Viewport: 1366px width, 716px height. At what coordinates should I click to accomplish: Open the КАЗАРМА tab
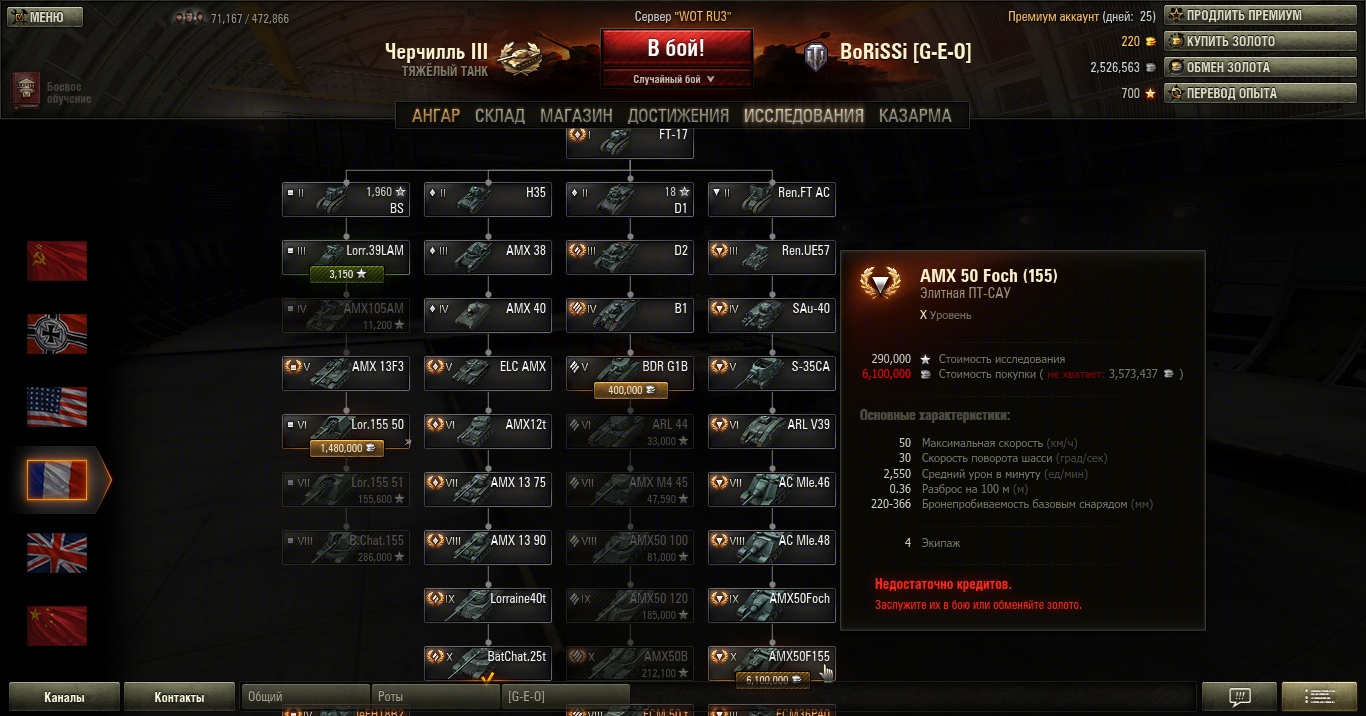point(915,115)
